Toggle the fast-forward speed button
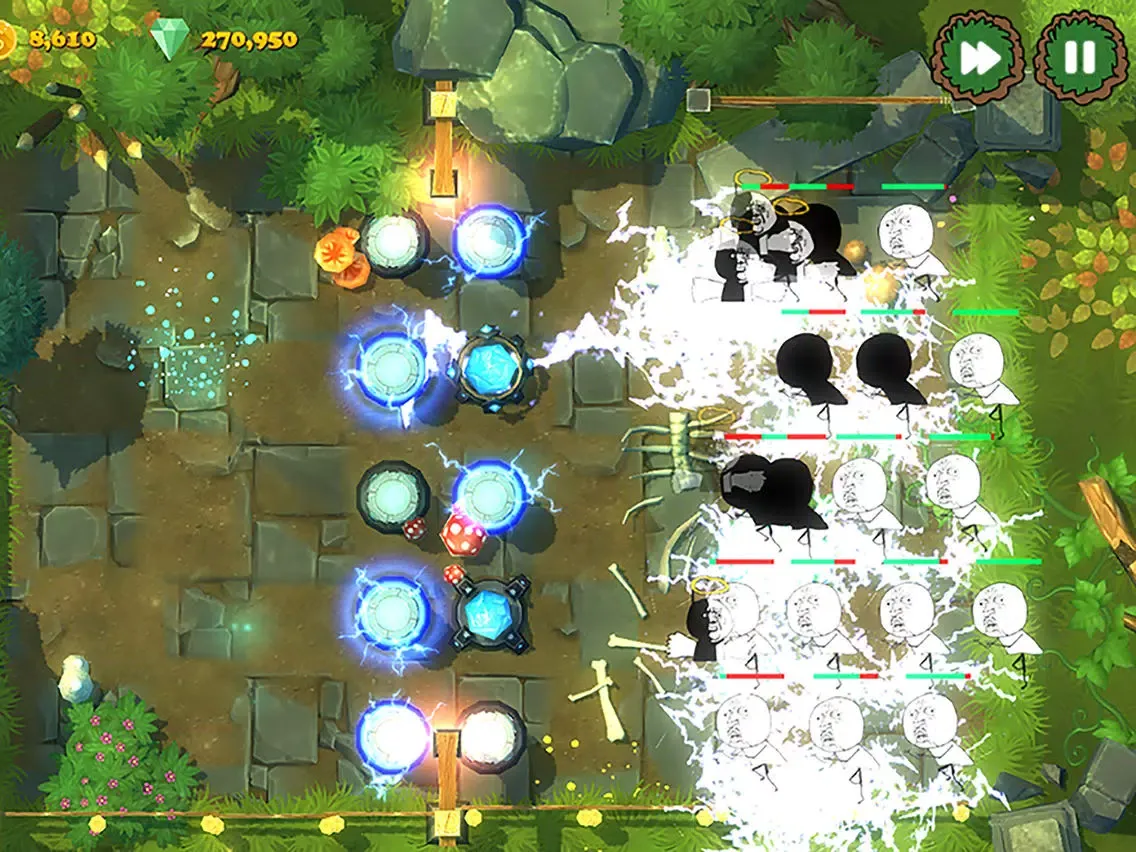The height and width of the screenshot is (852, 1136). [x=977, y=59]
